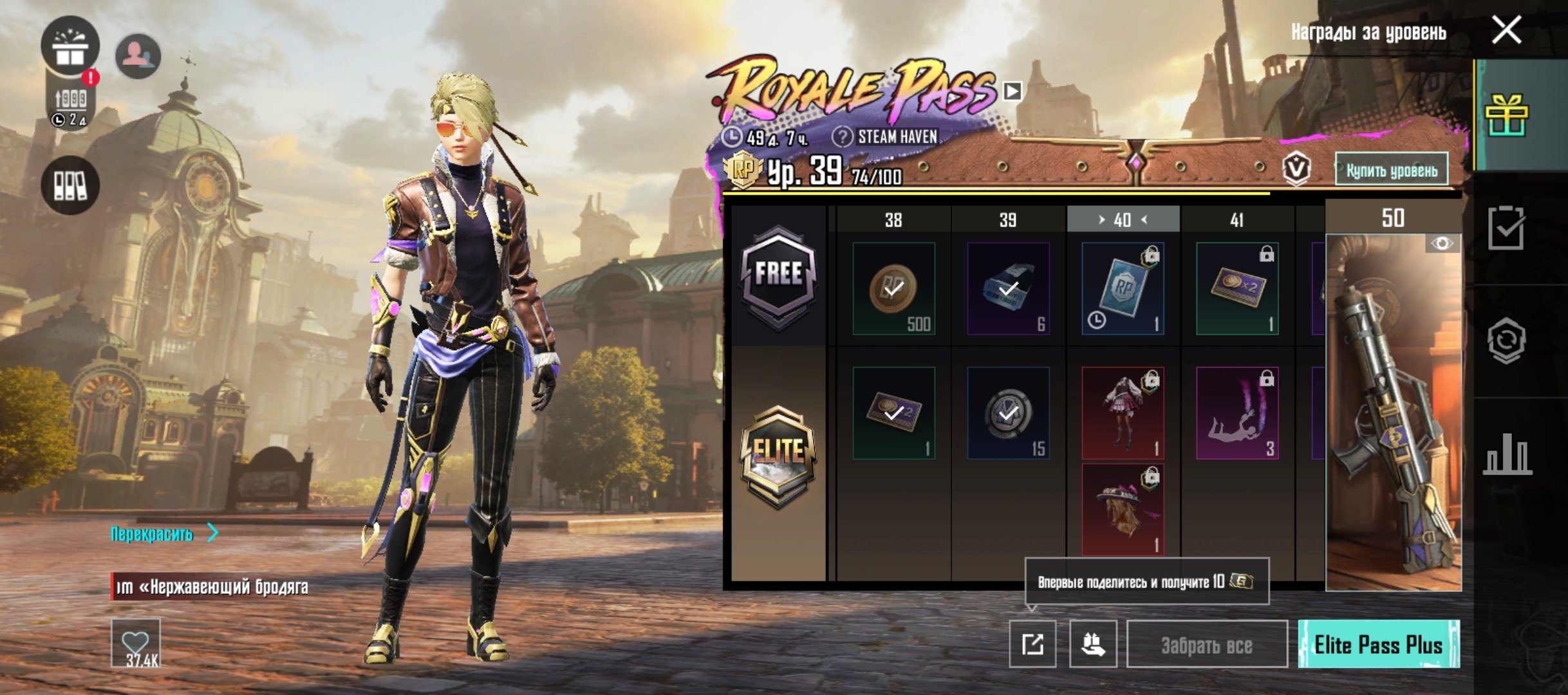Play the Royale Pass trailer video
Viewport: 1568px width, 695px height.
click(x=1012, y=91)
